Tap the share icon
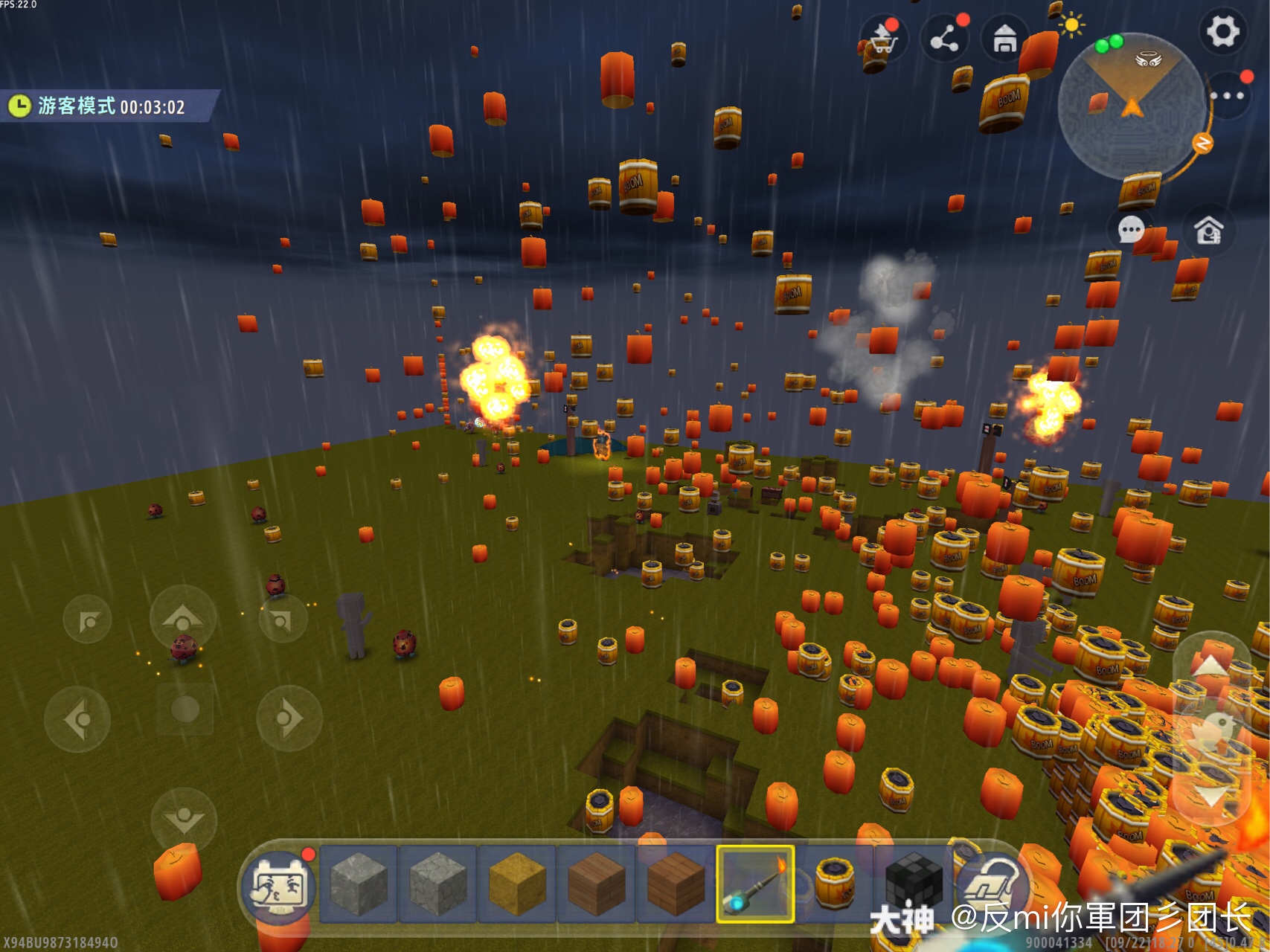1270x952 pixels. (944, 39)
